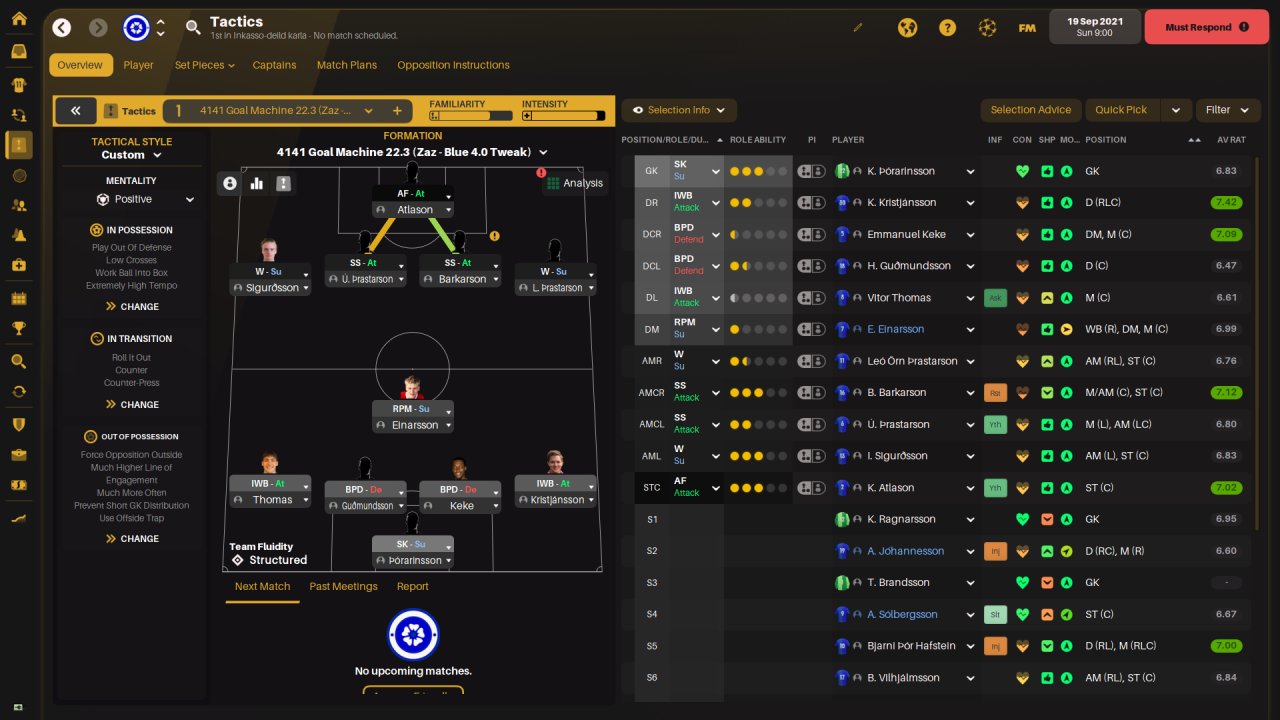The image size is (1280, 720).
Task: Open the Tactical Style Custom dropdown
Action: coord(131,155)
